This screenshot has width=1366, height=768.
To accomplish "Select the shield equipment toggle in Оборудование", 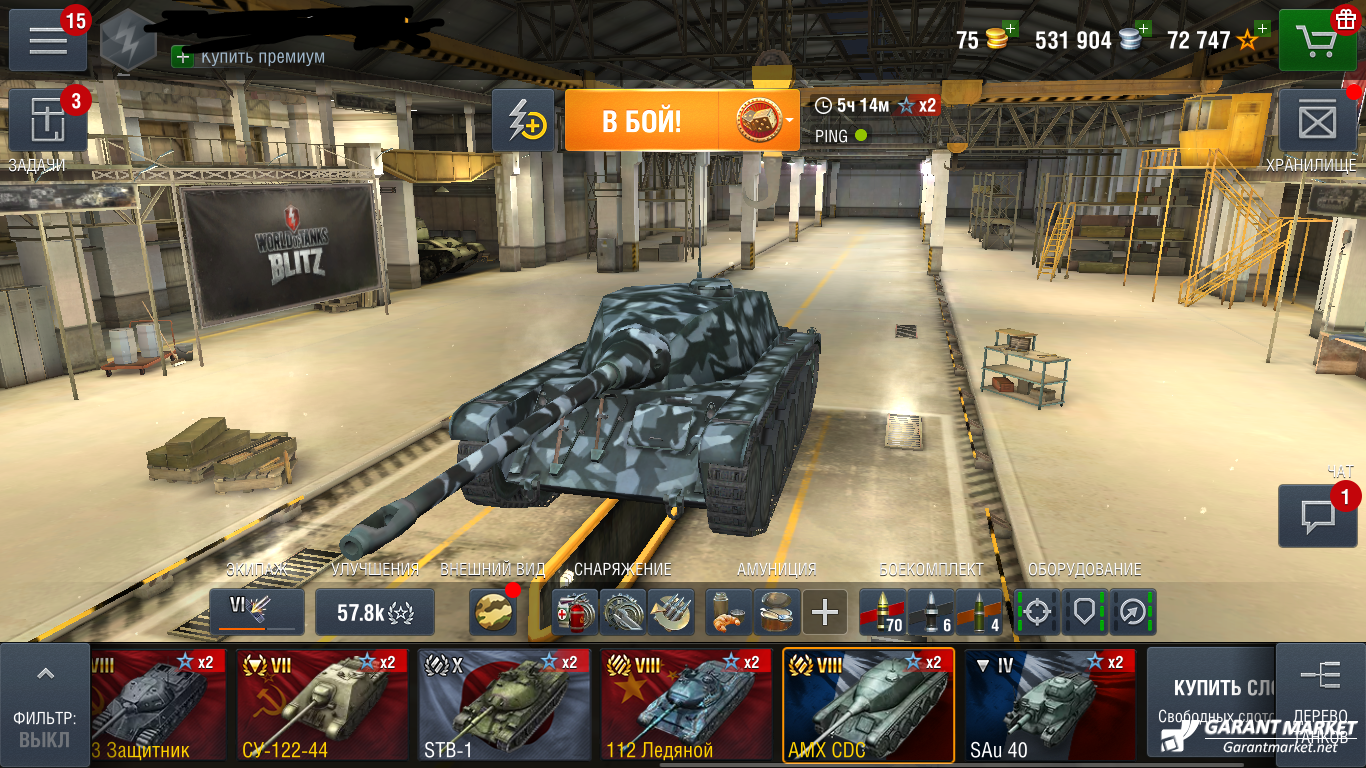I will (1084, 612).
